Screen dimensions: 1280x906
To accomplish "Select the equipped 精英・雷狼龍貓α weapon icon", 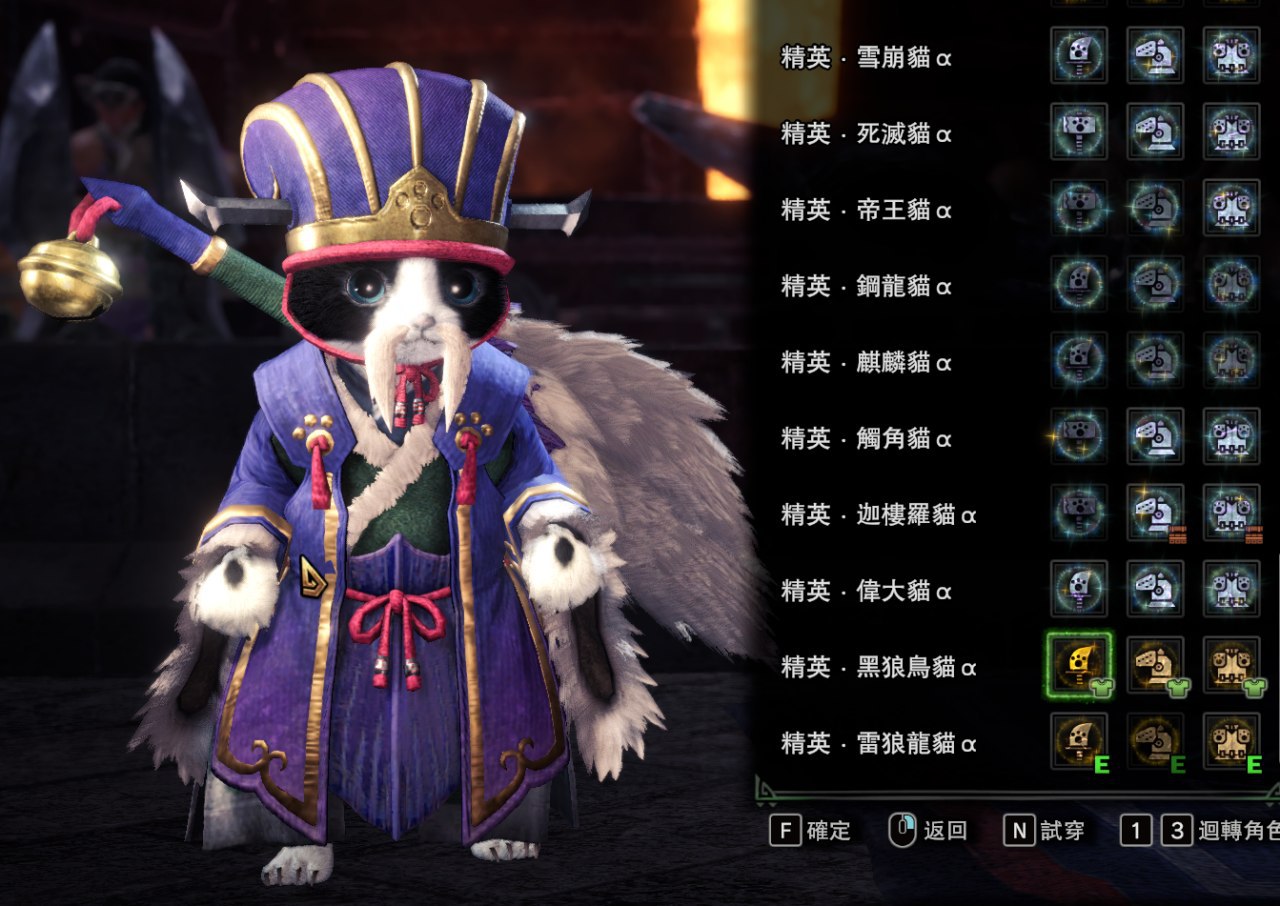I will pos(1079,741).
